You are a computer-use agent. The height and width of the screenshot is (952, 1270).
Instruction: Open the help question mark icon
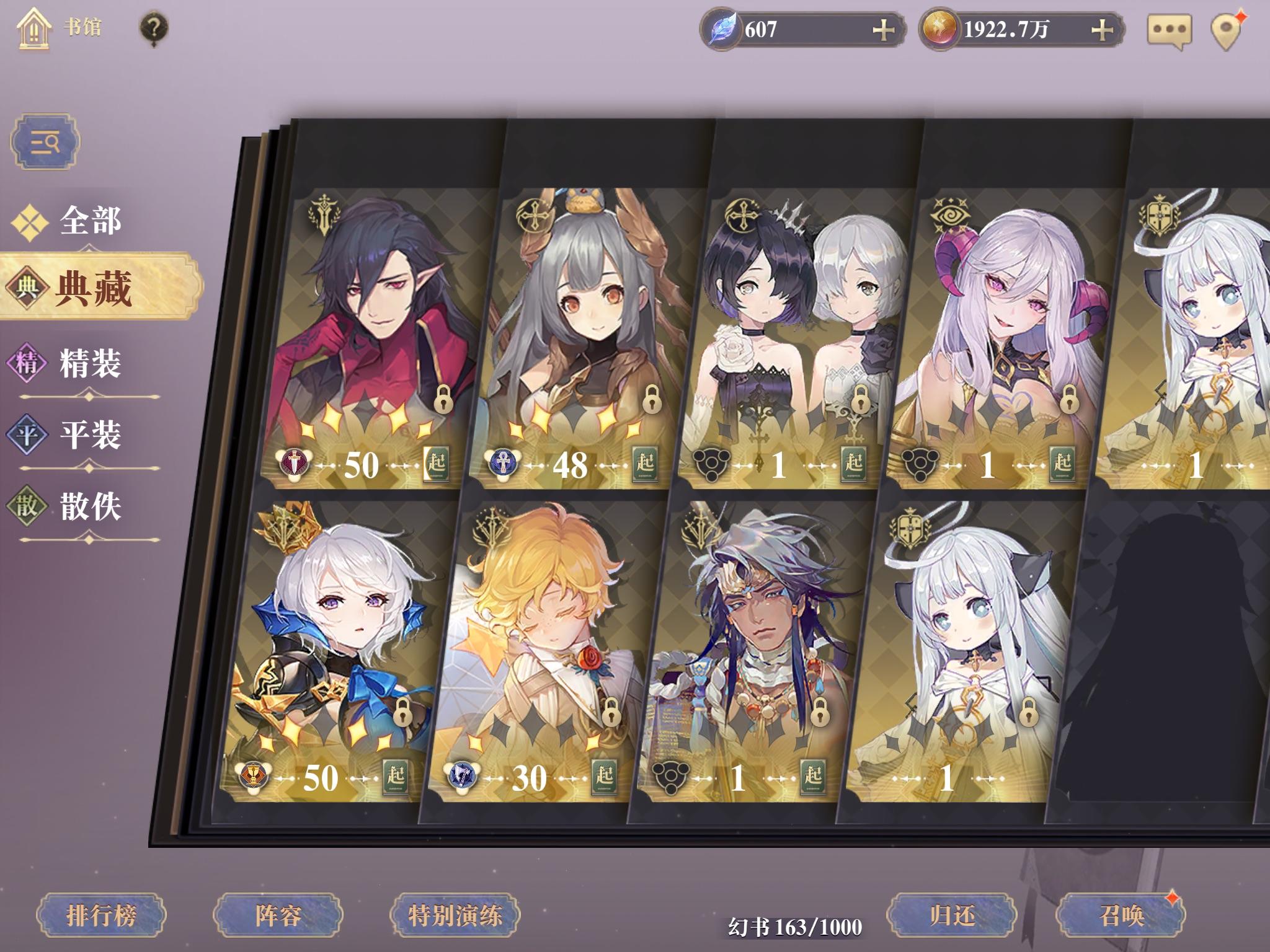click(154, 27)
